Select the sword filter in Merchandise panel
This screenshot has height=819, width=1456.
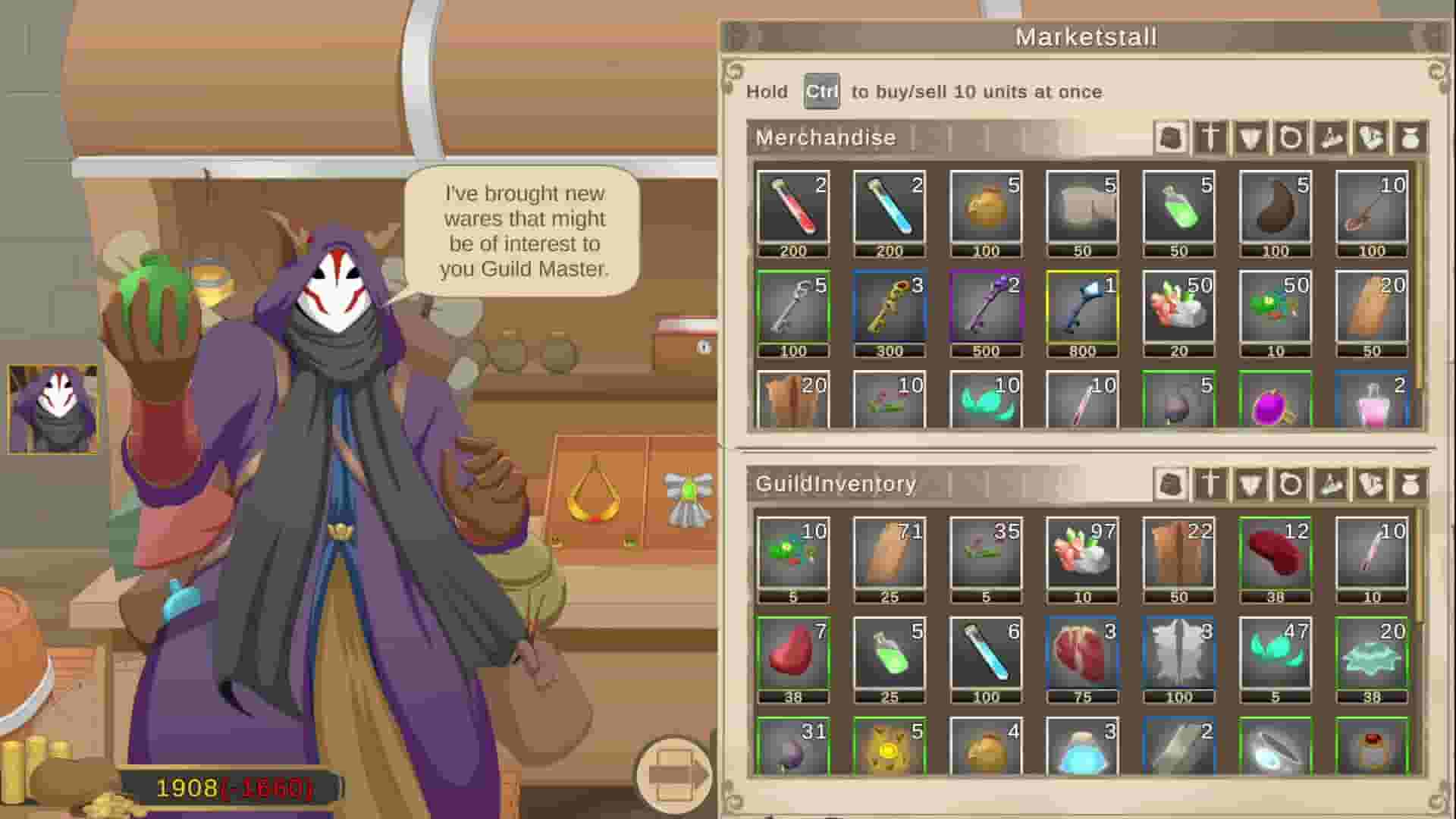coord(1210,139)
